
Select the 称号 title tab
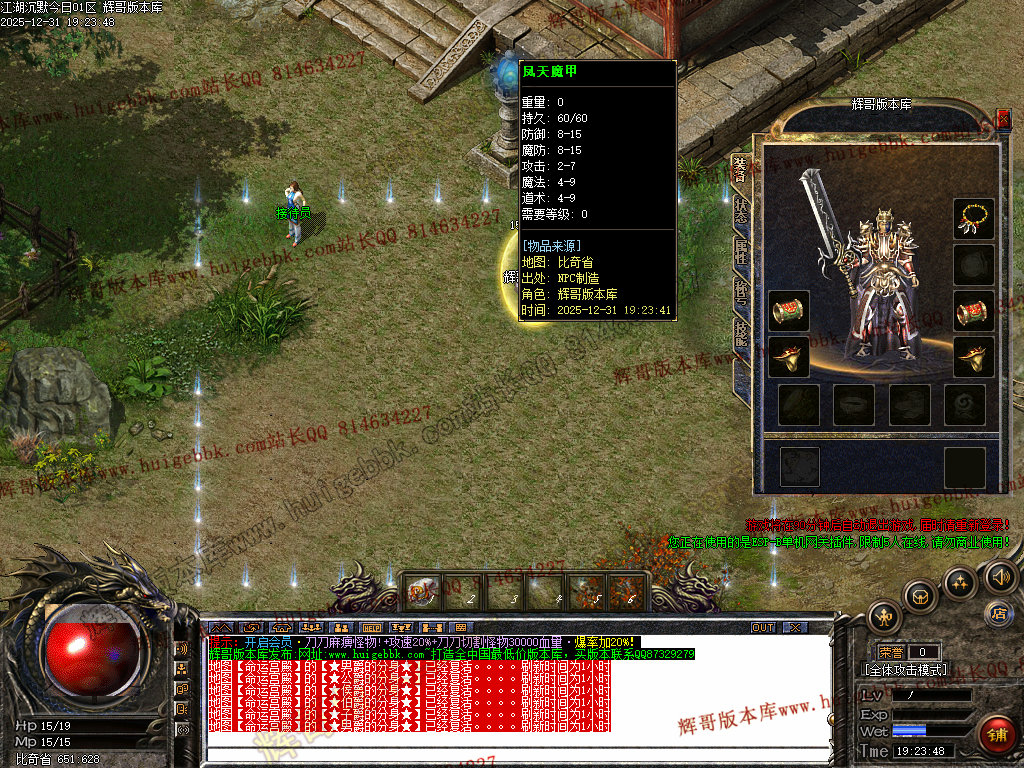coord(740,294)
